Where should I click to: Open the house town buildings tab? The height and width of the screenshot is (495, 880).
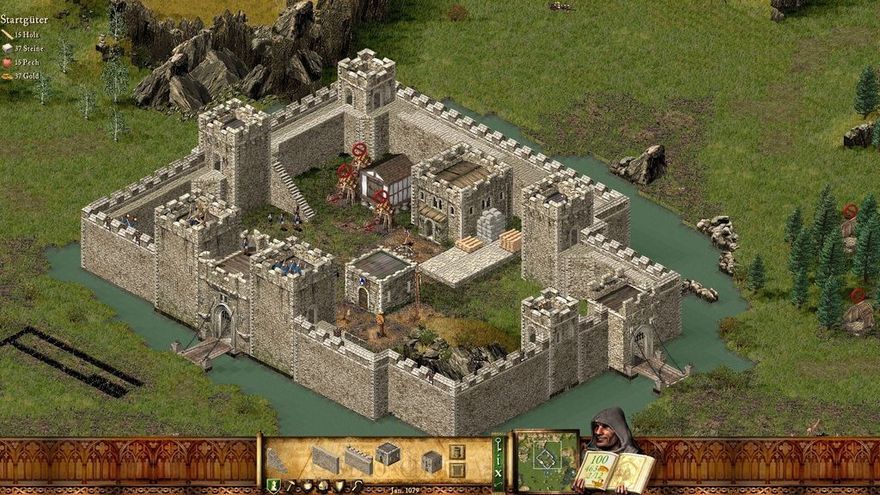click(322, 486)
